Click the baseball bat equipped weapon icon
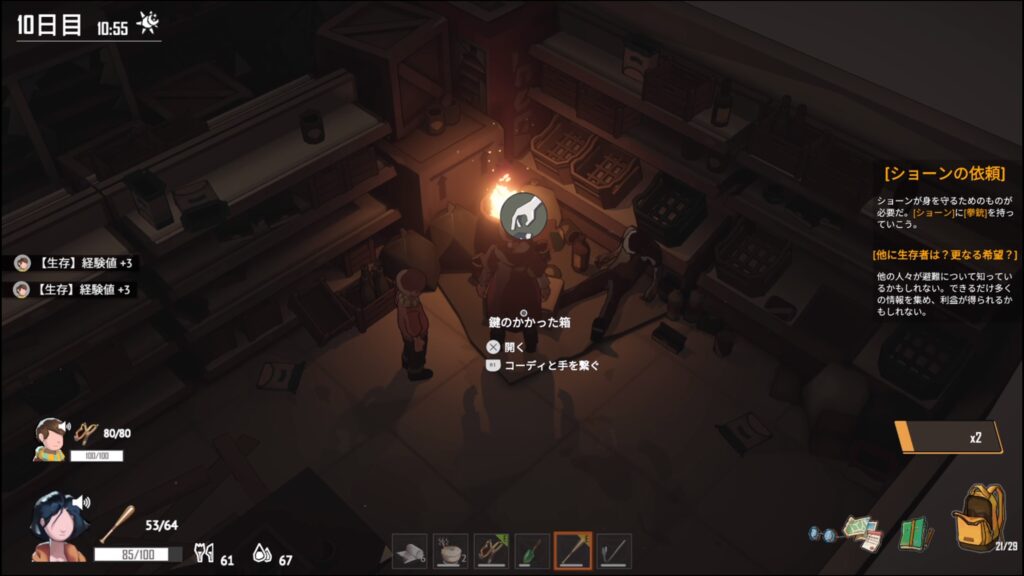1024x576 pixels. coord(115,523)
